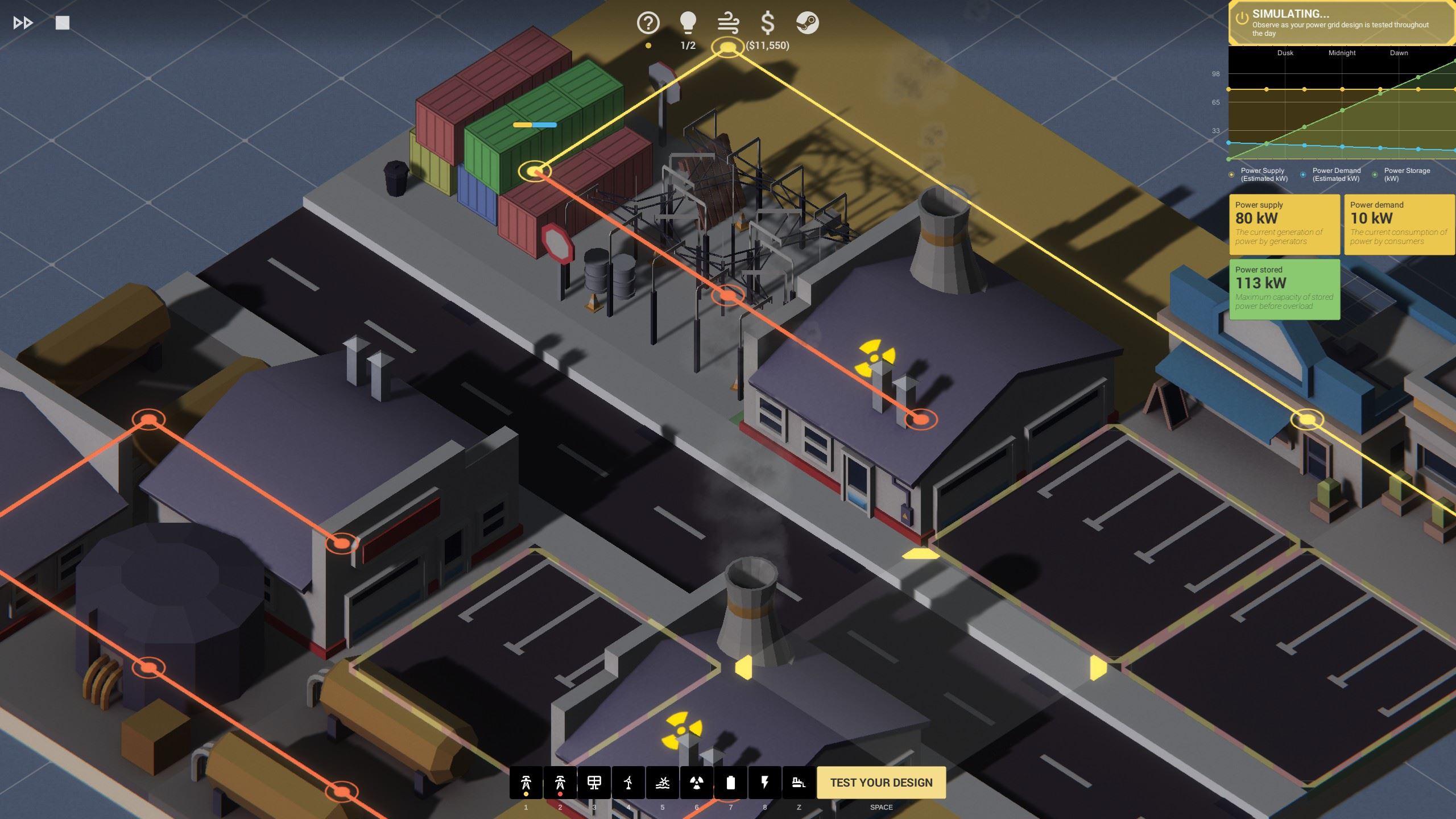Select the yellow-dot power pylon tool
1456x819 pixels.
526,783
